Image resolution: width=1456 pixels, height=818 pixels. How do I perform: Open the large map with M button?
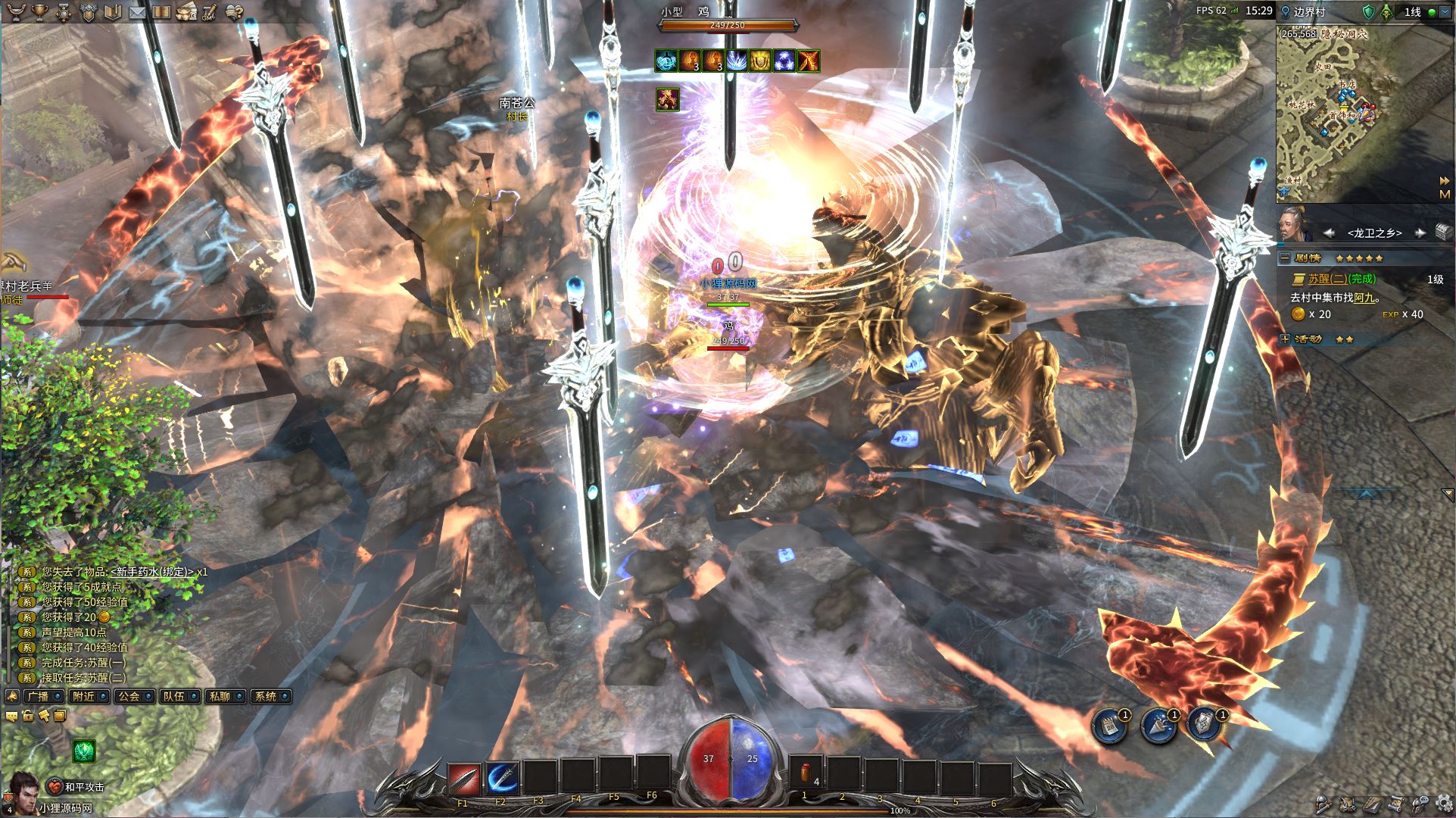click(x=1445, y=195)
